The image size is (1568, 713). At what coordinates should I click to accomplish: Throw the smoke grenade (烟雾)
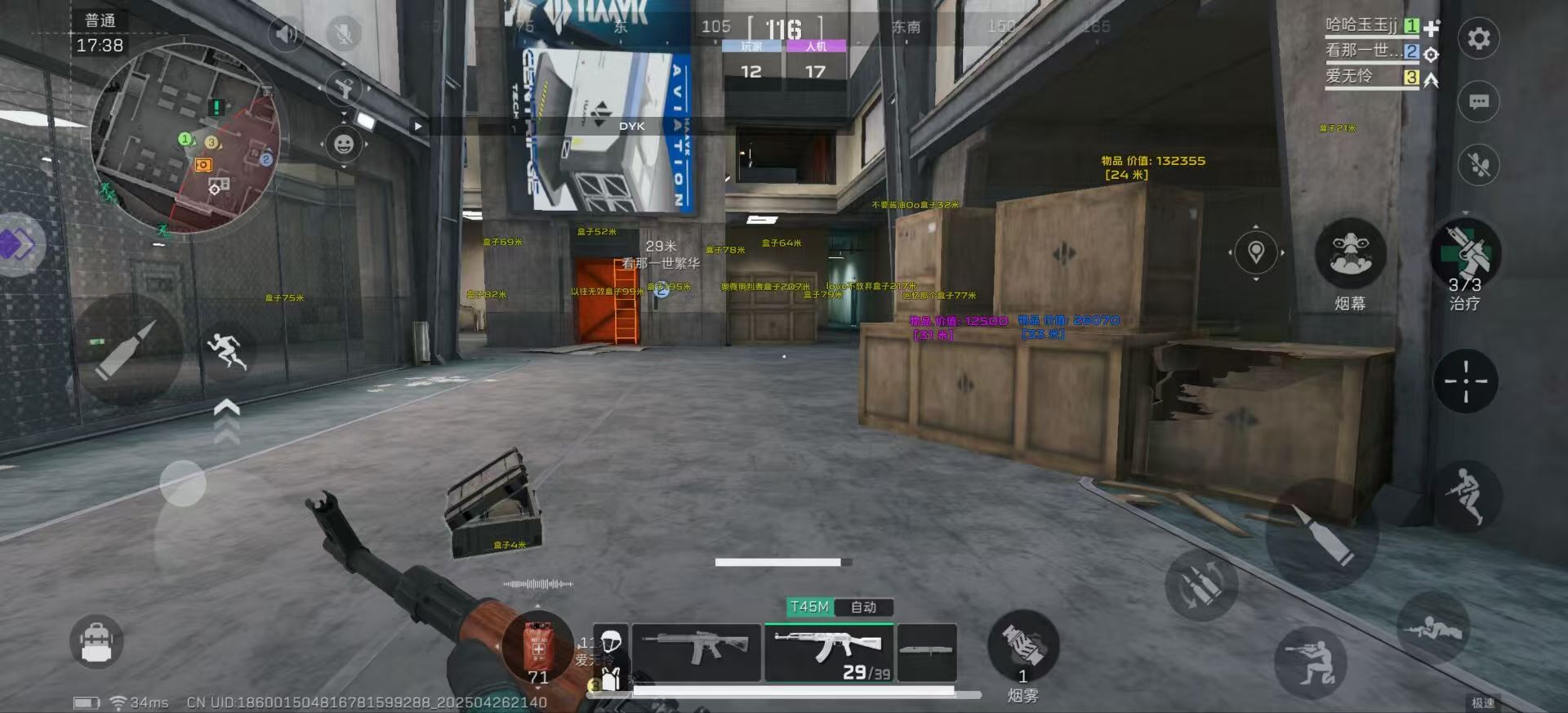[1022, 645]
